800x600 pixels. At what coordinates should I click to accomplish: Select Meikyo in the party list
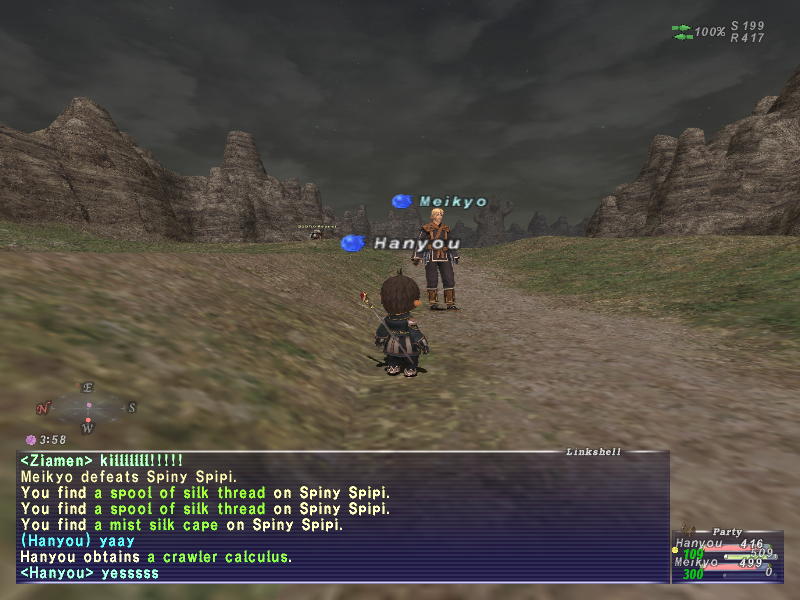pos(700,562)
